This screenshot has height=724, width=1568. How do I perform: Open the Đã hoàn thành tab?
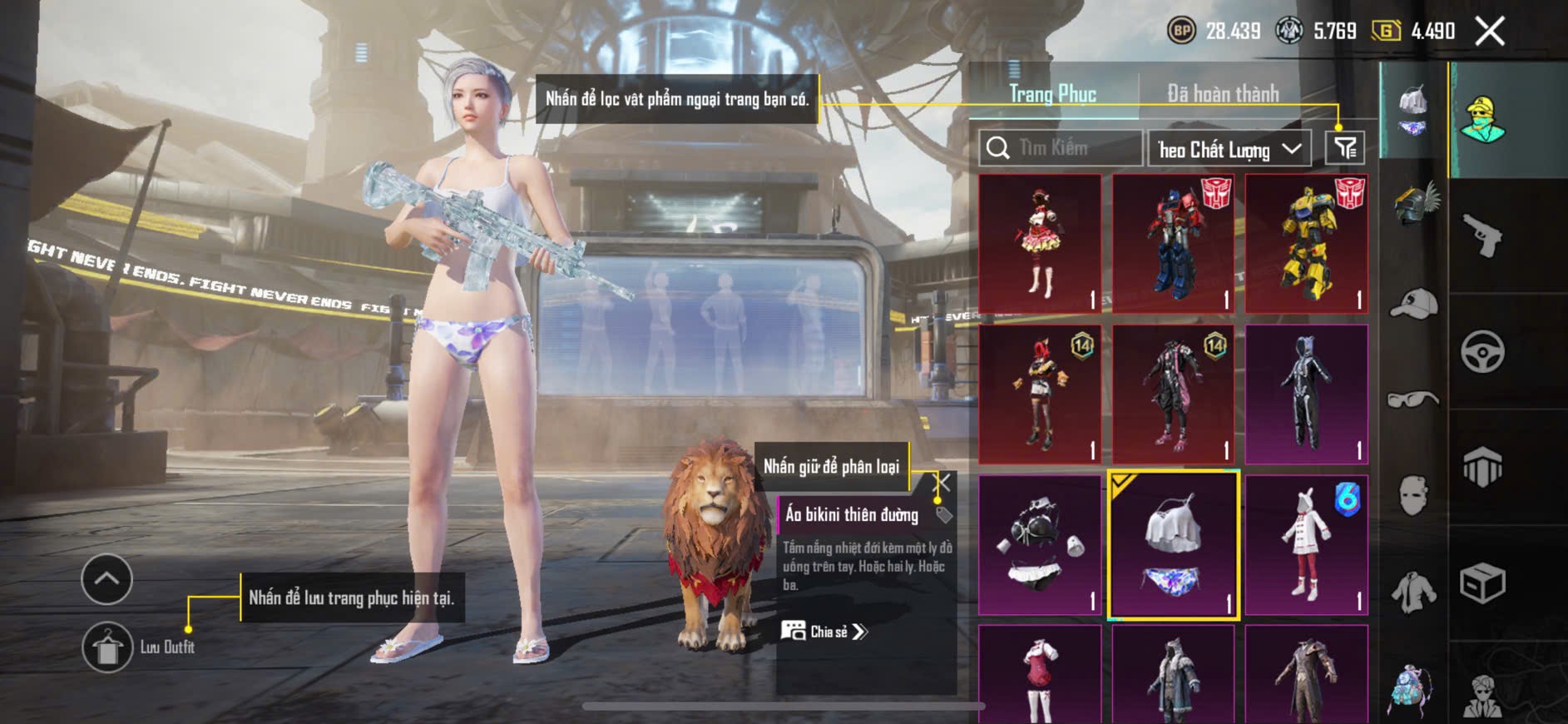tap(1222, 94)
